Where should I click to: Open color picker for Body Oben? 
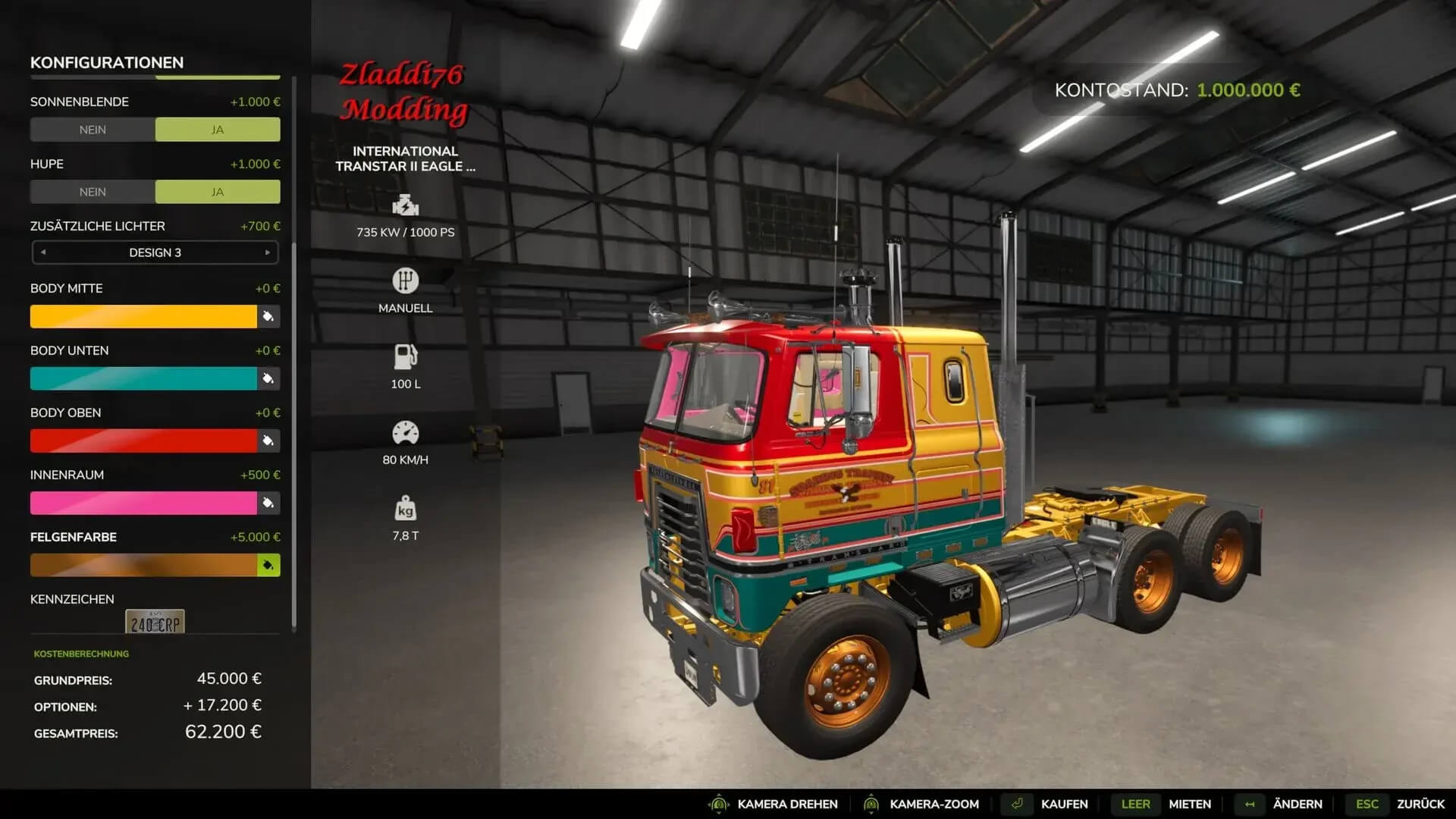click(268, 441)
